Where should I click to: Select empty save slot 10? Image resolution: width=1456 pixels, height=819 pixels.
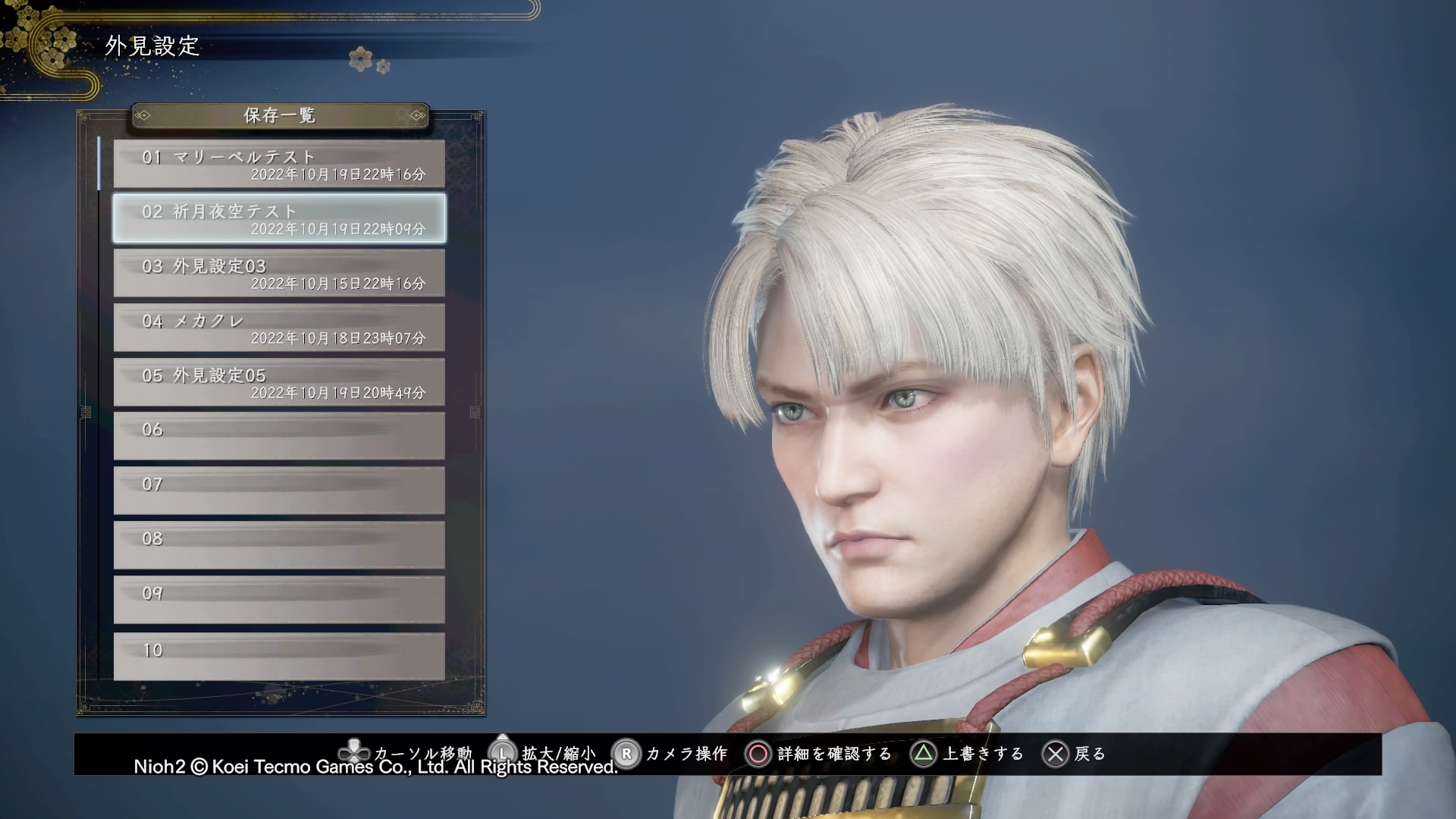point(279,656)
